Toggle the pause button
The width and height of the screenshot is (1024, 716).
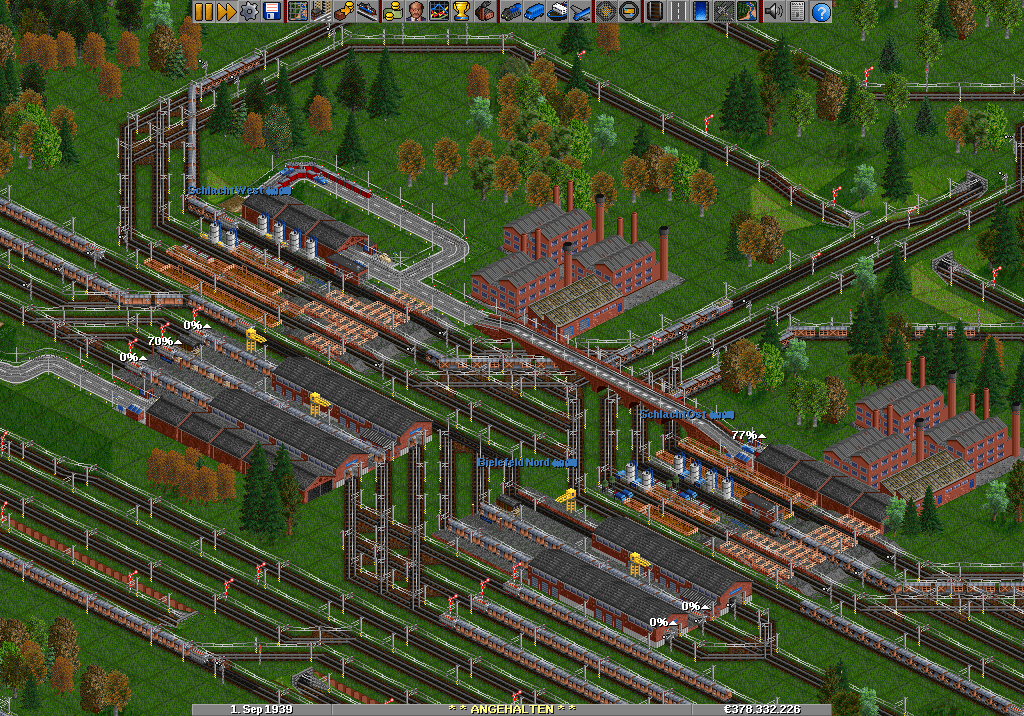click(x=203, y=11)
